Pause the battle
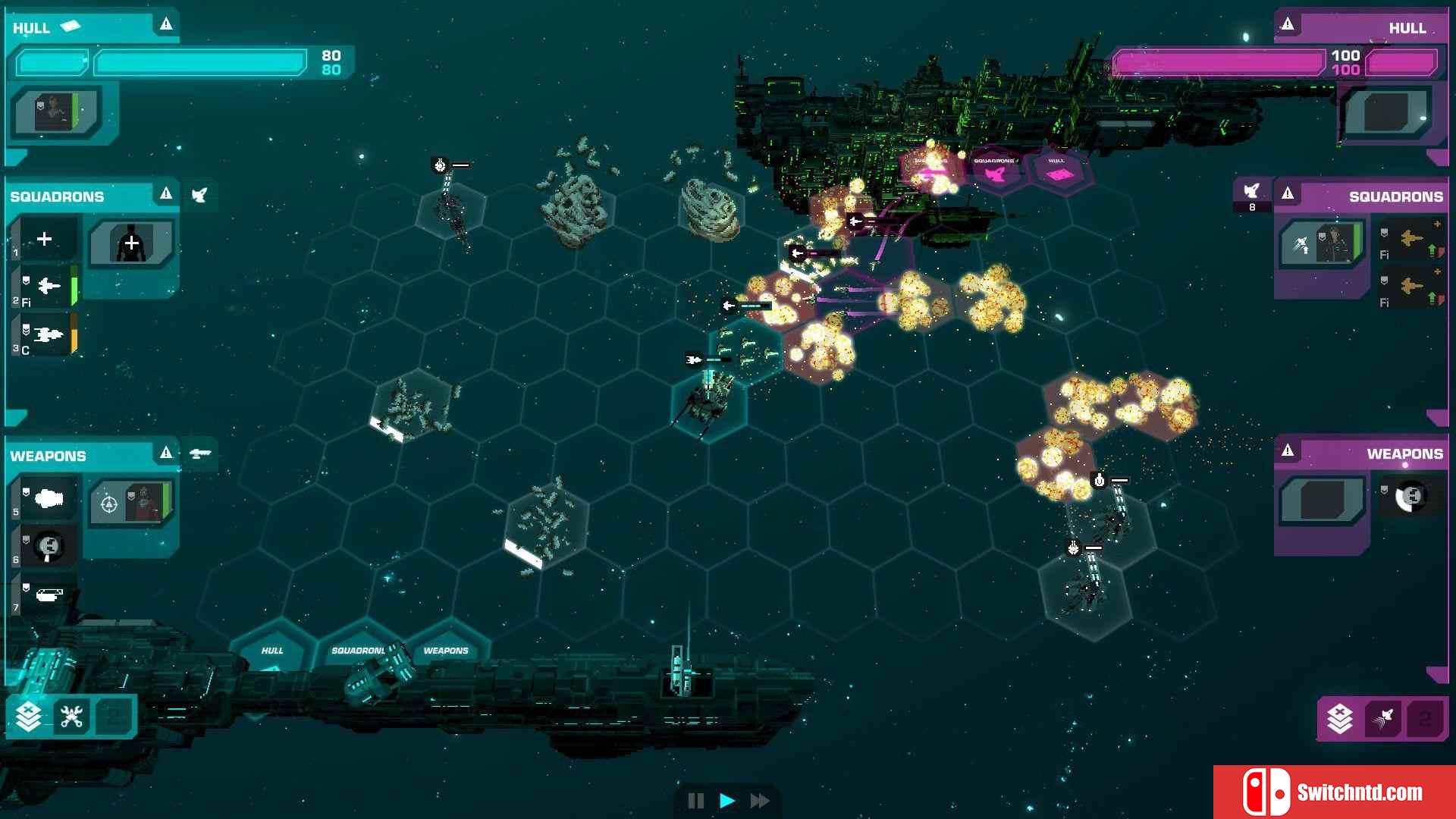This screenshot has width=1456, height=819. point(695,801)
